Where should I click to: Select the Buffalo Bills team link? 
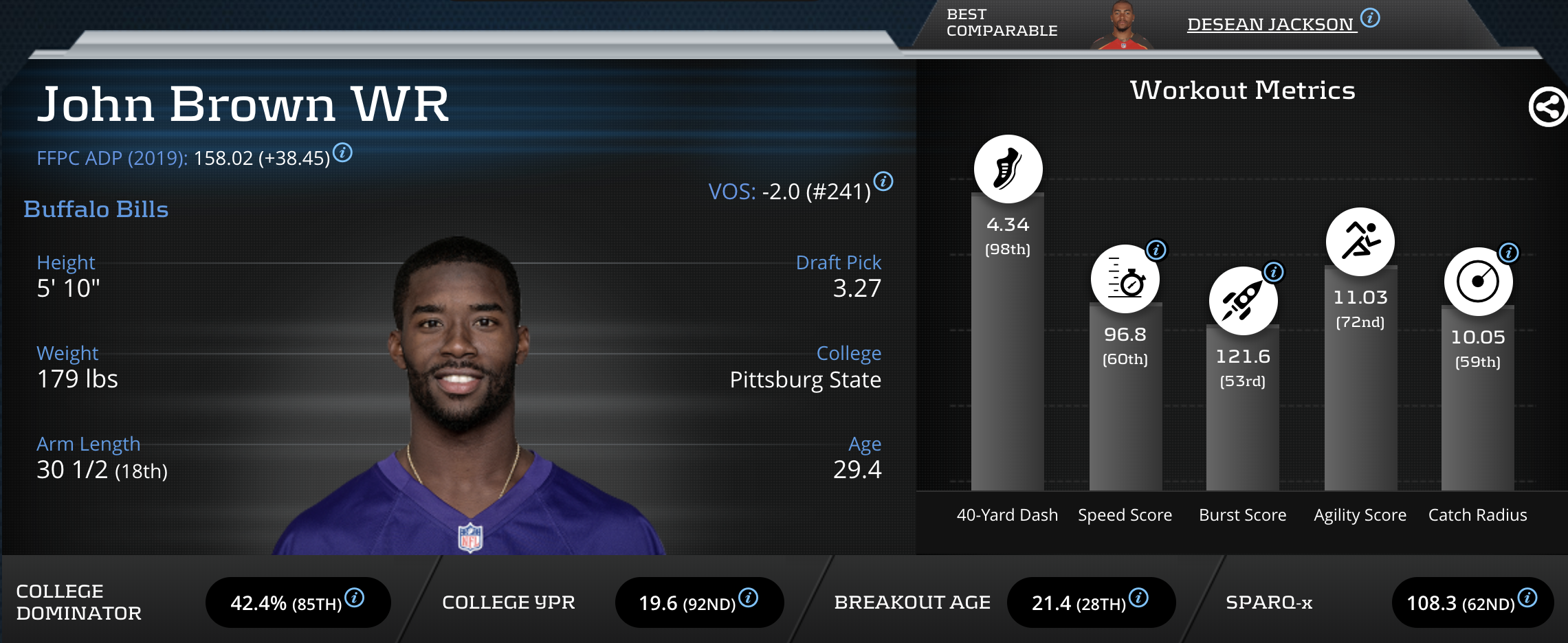(x=96, y=210)
